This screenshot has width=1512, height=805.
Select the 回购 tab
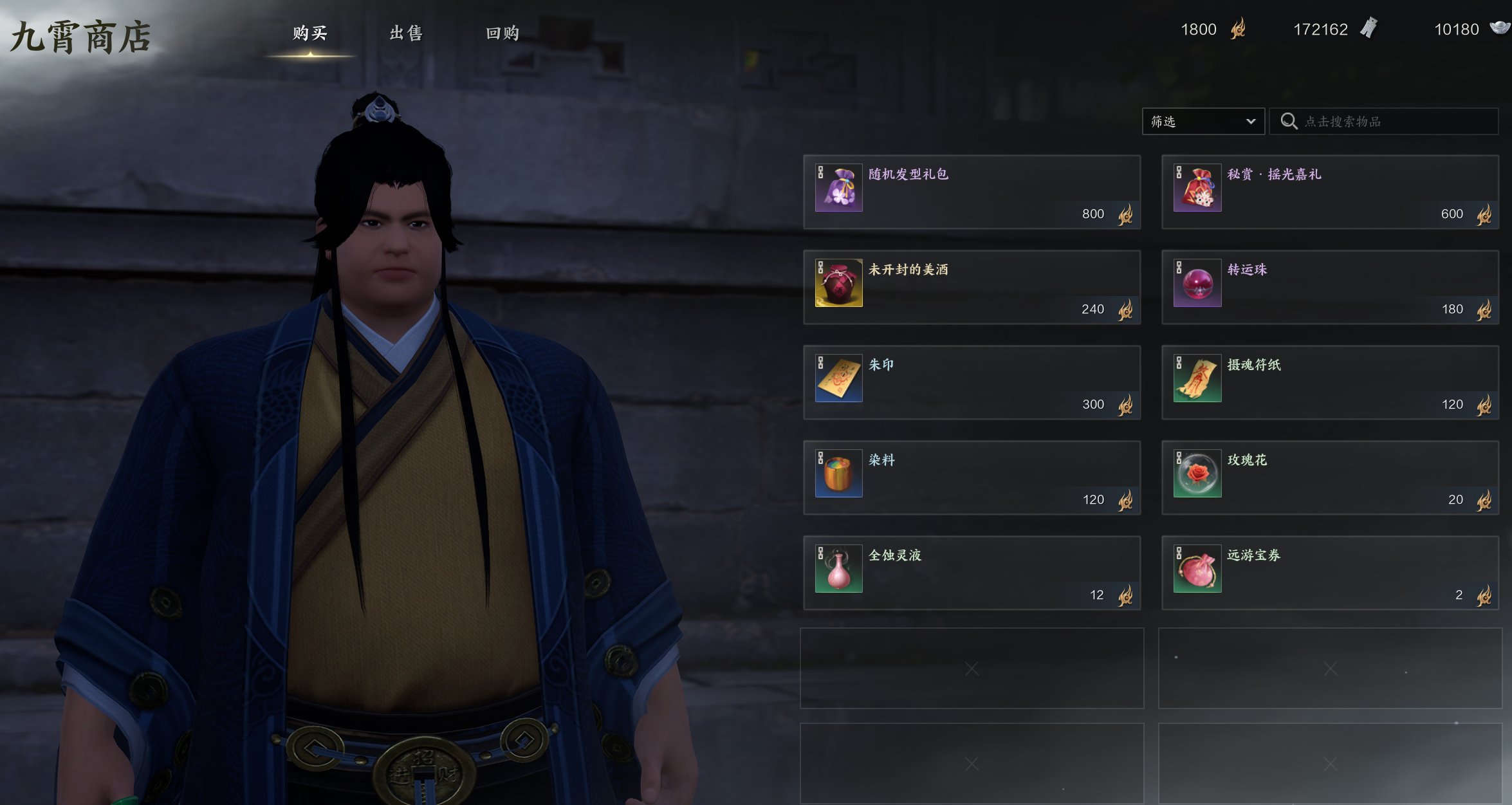[502, 33]
